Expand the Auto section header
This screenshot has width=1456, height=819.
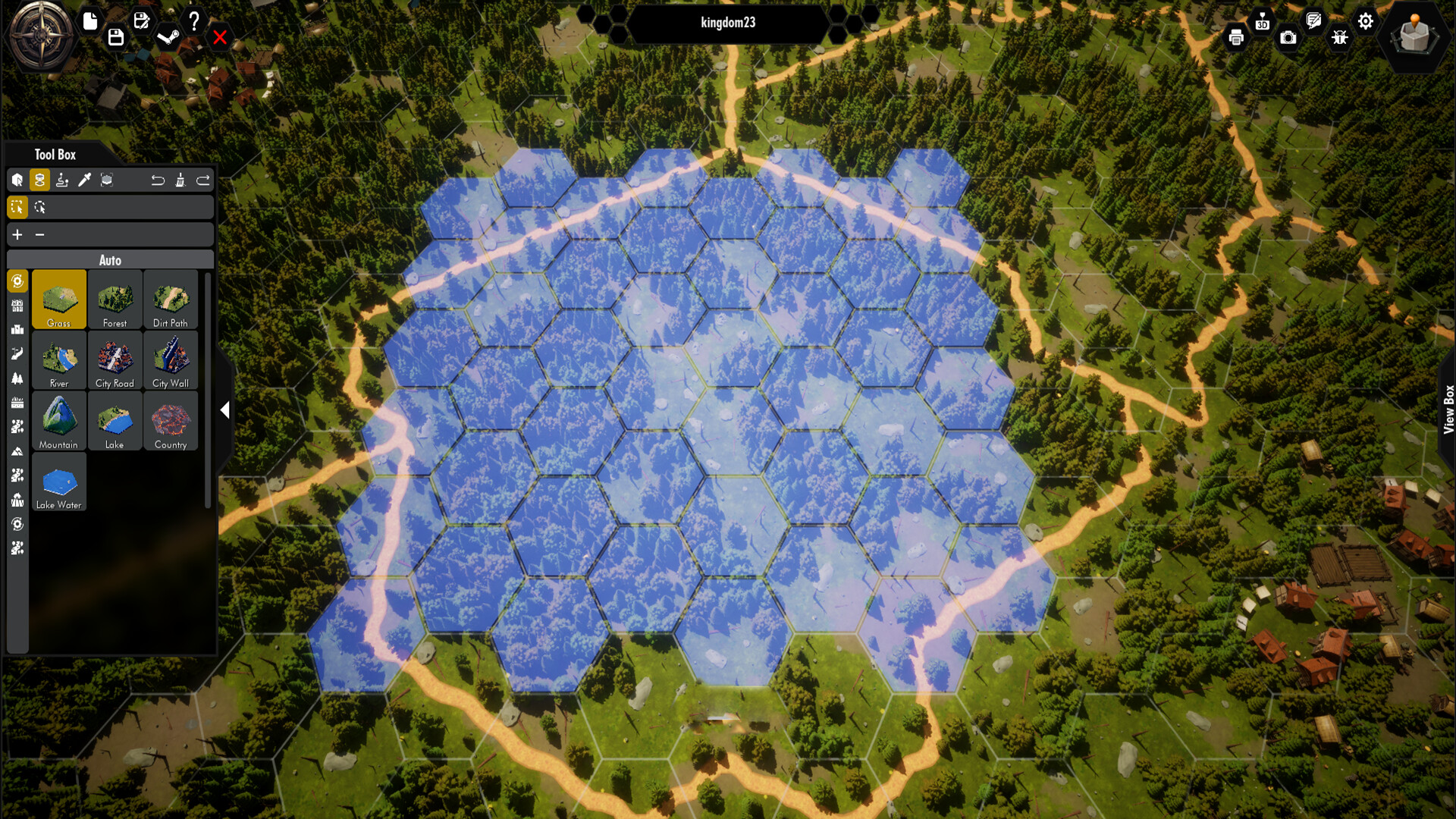111,259
